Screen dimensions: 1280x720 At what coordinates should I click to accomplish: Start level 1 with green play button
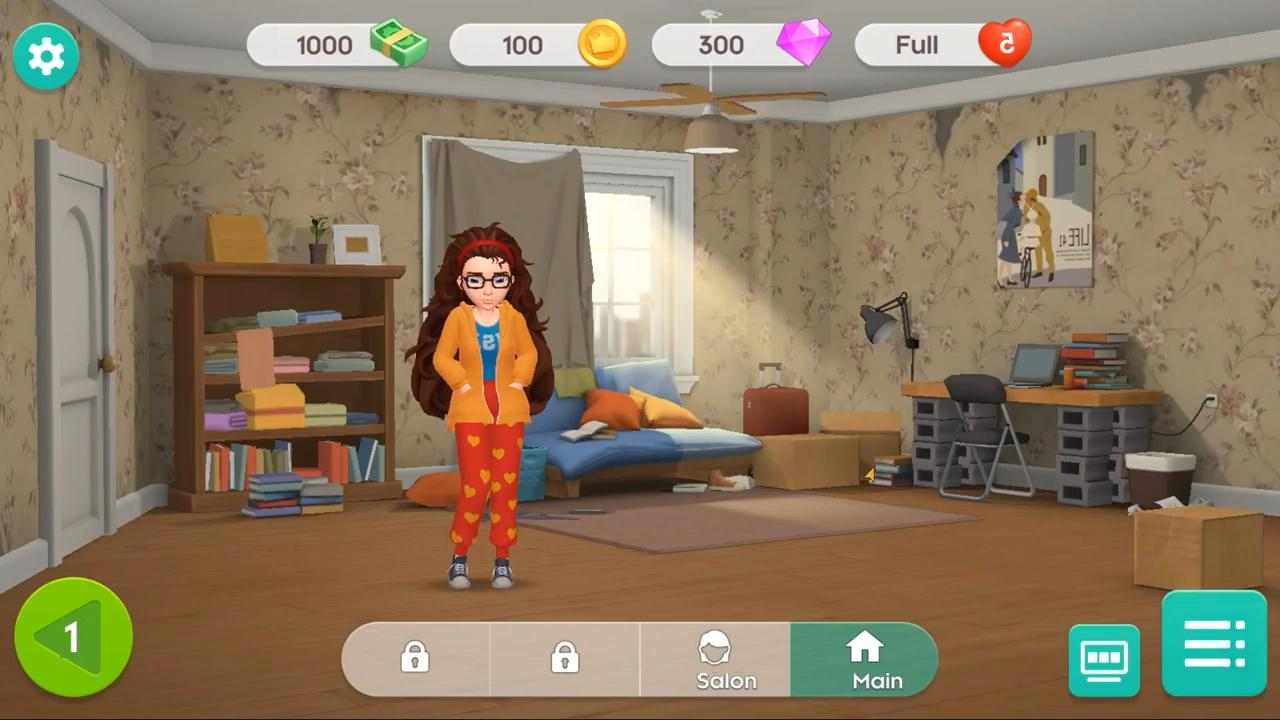[x=73, y=637]
